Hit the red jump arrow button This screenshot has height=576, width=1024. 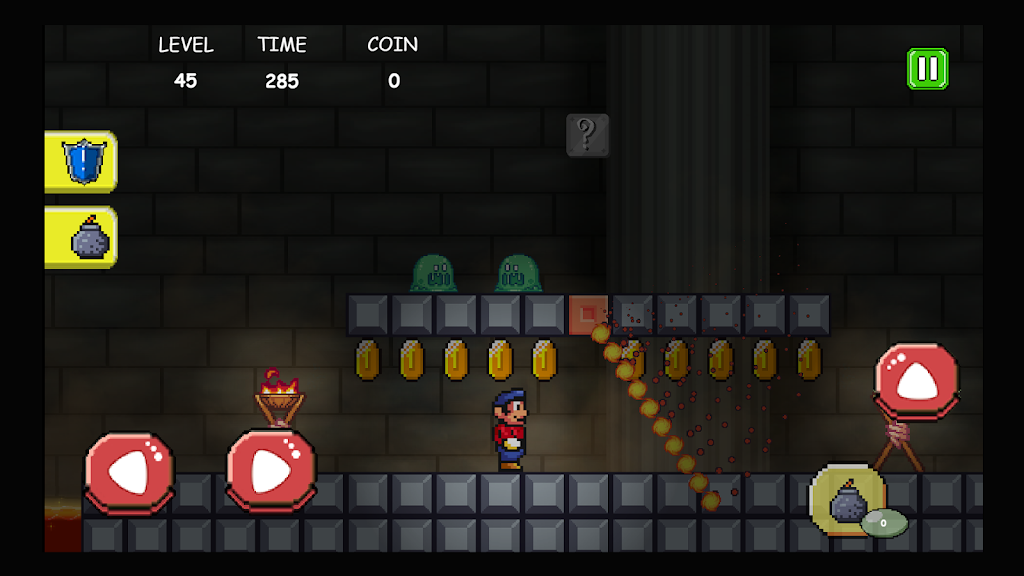916,380
